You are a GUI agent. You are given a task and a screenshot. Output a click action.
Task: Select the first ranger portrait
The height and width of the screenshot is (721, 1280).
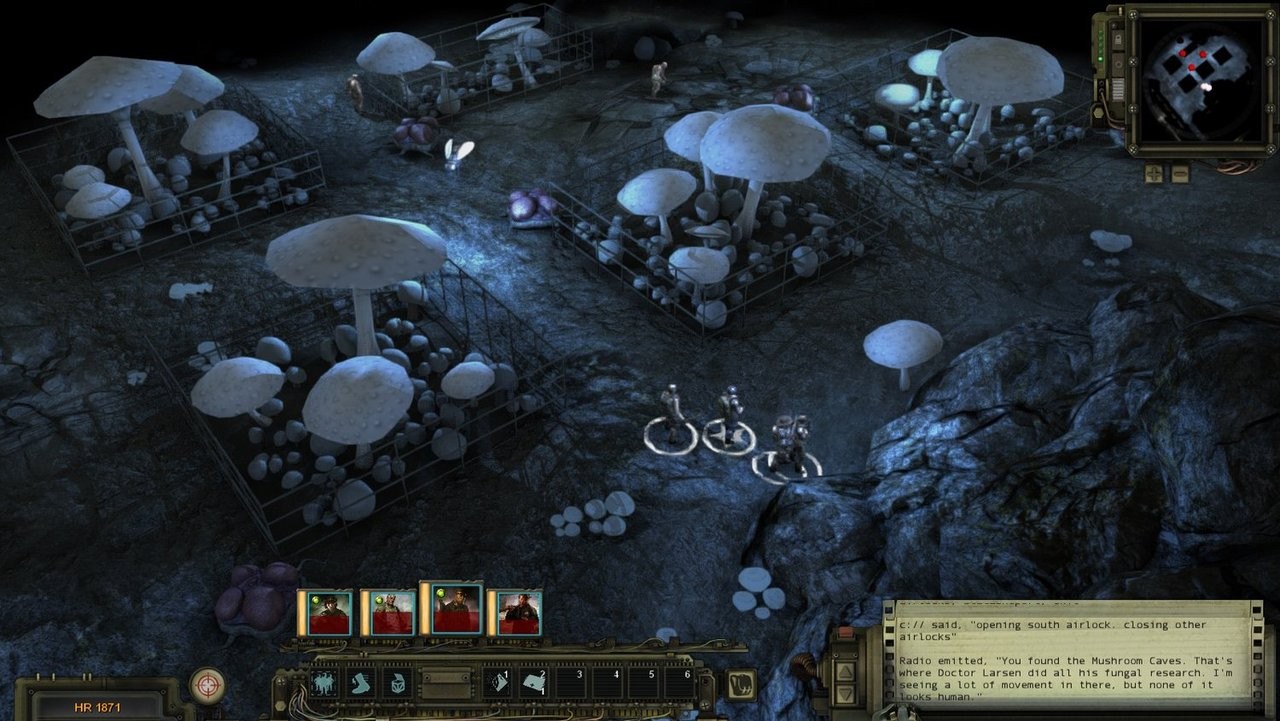click(x=325, y=612)
